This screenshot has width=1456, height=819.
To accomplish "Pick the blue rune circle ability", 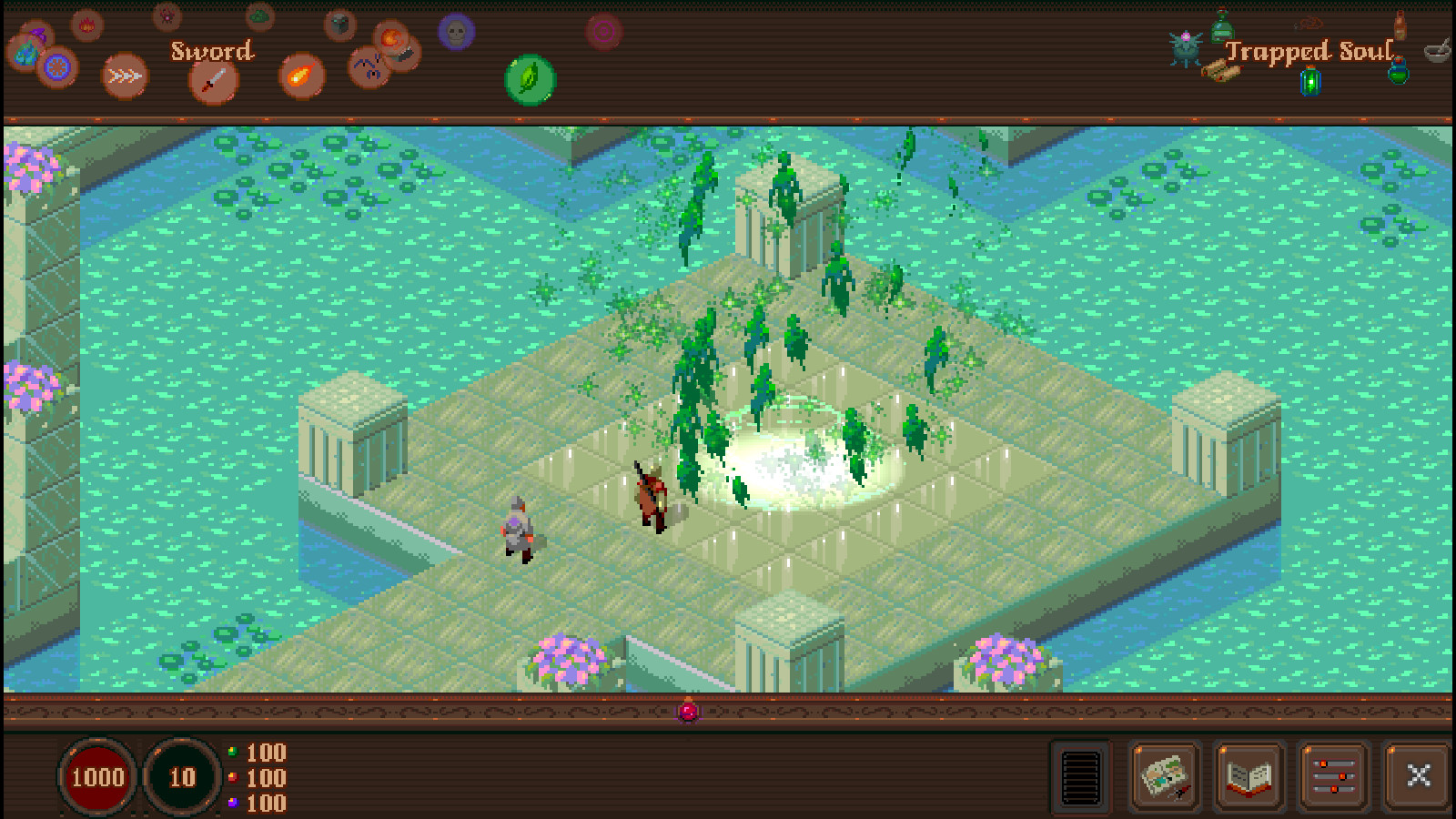I will tap(56, 66).
